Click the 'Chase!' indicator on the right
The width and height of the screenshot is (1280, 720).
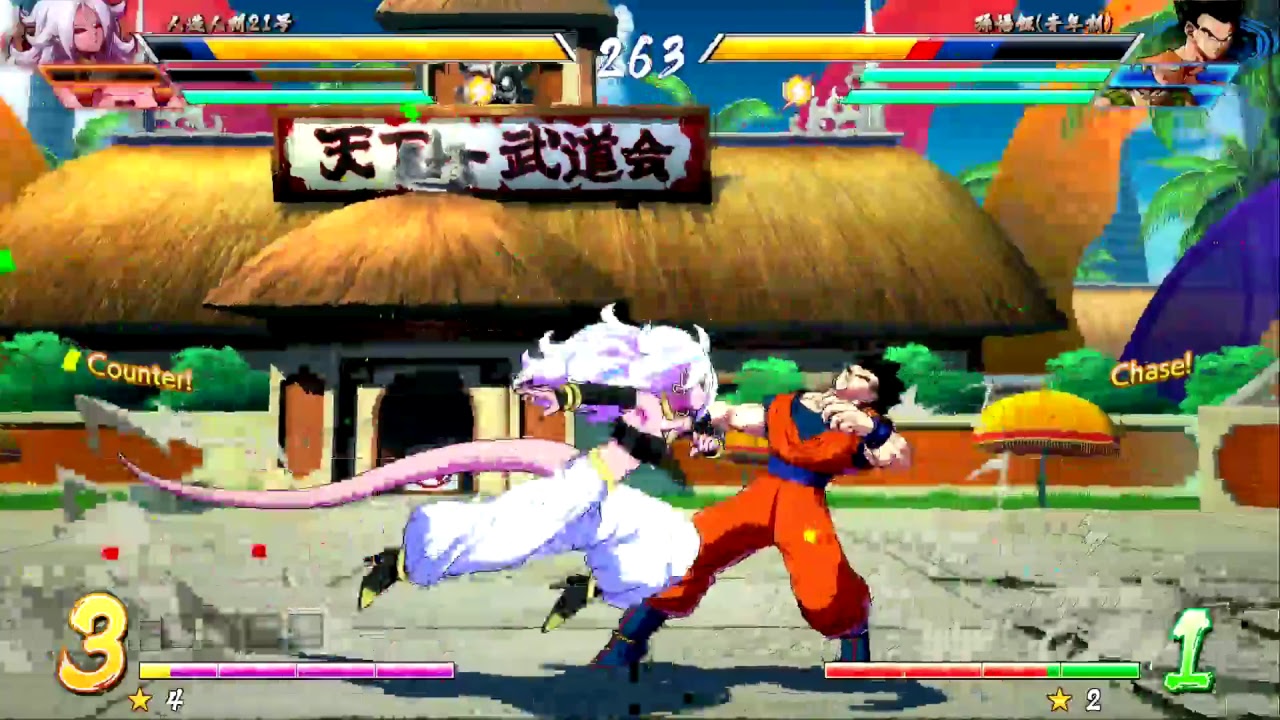1152,370
